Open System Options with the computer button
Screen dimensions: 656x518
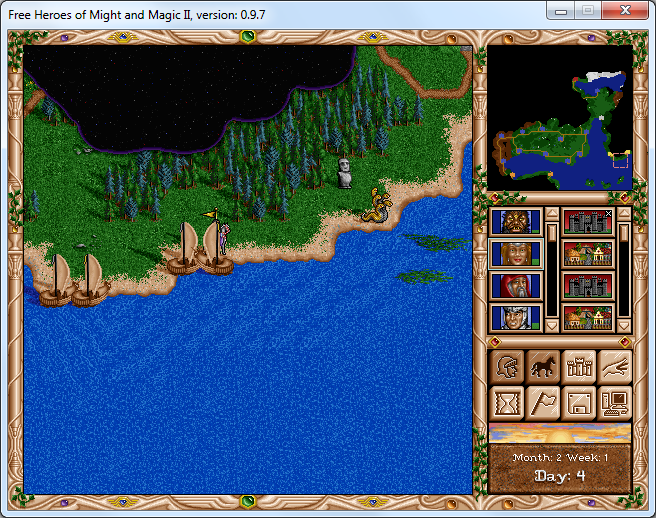615,403
